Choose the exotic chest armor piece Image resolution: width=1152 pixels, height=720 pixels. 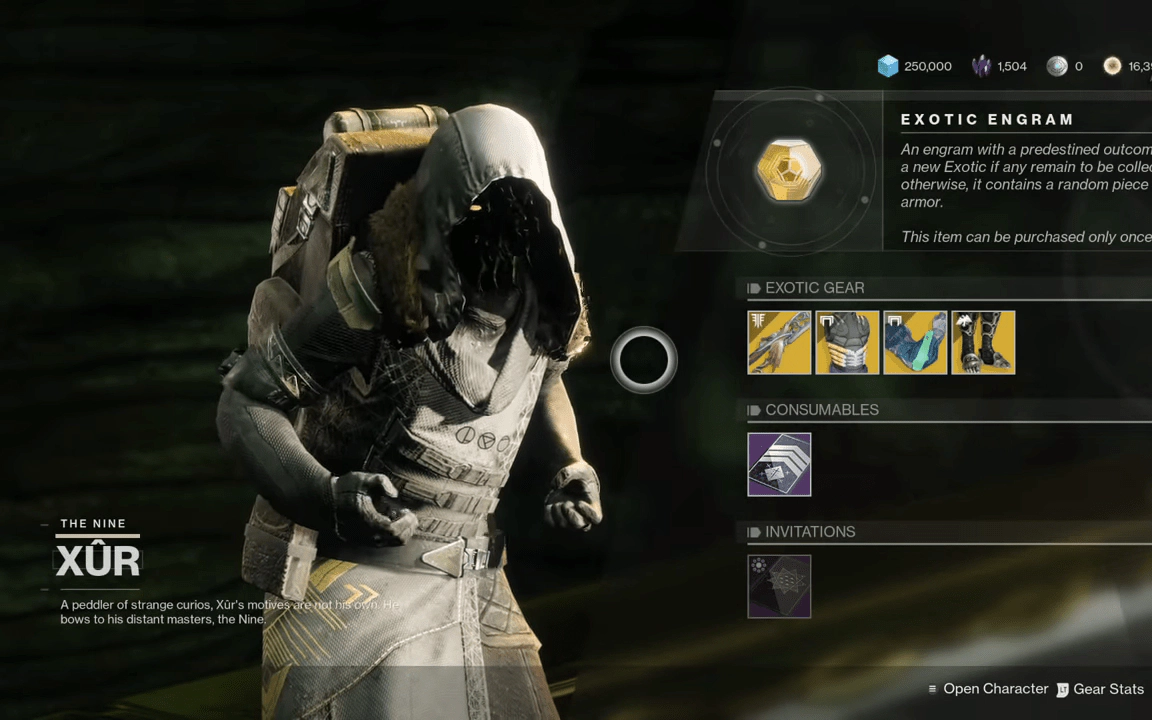[x=847, y=342]
